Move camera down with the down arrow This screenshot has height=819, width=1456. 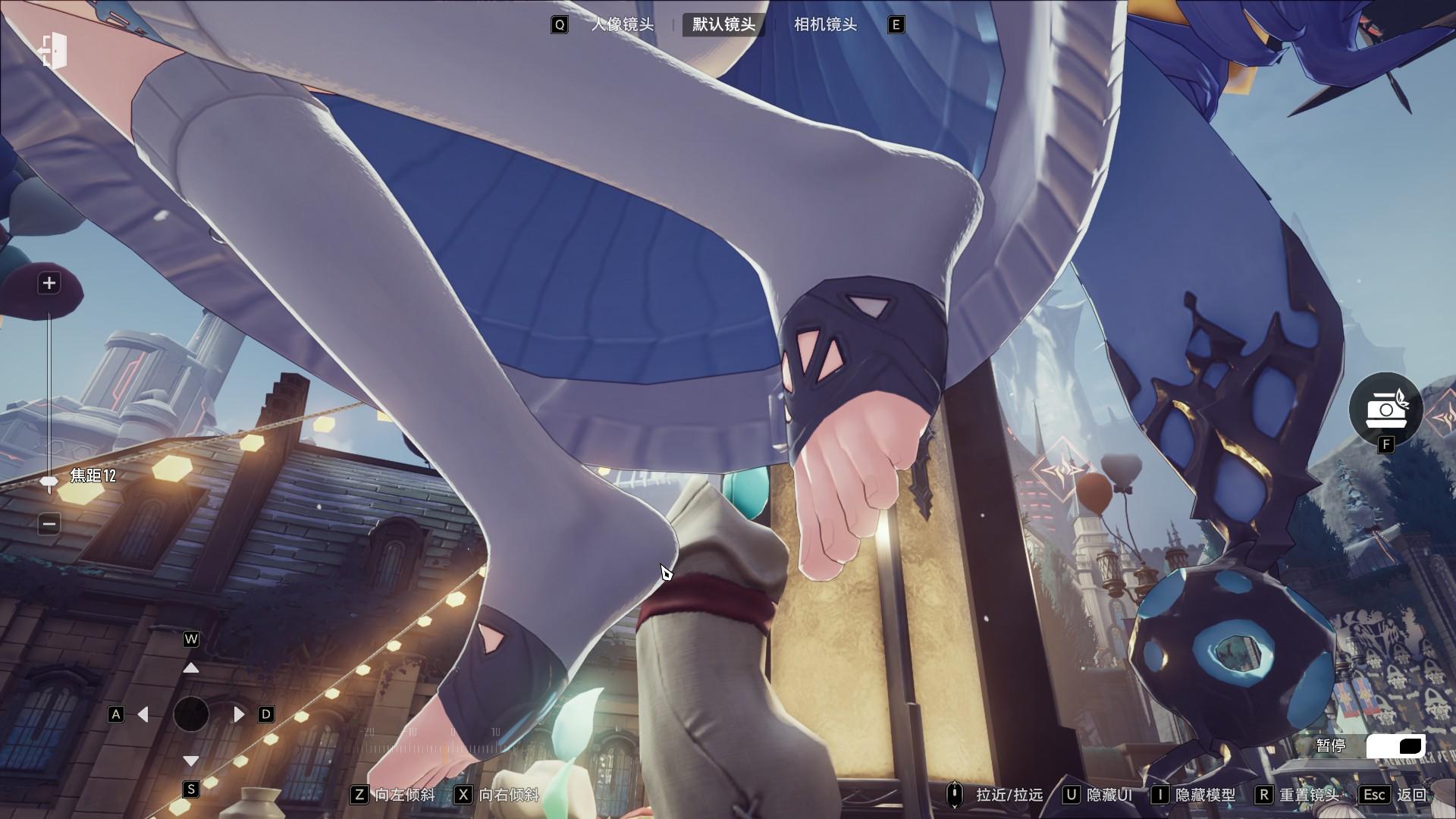191,761
